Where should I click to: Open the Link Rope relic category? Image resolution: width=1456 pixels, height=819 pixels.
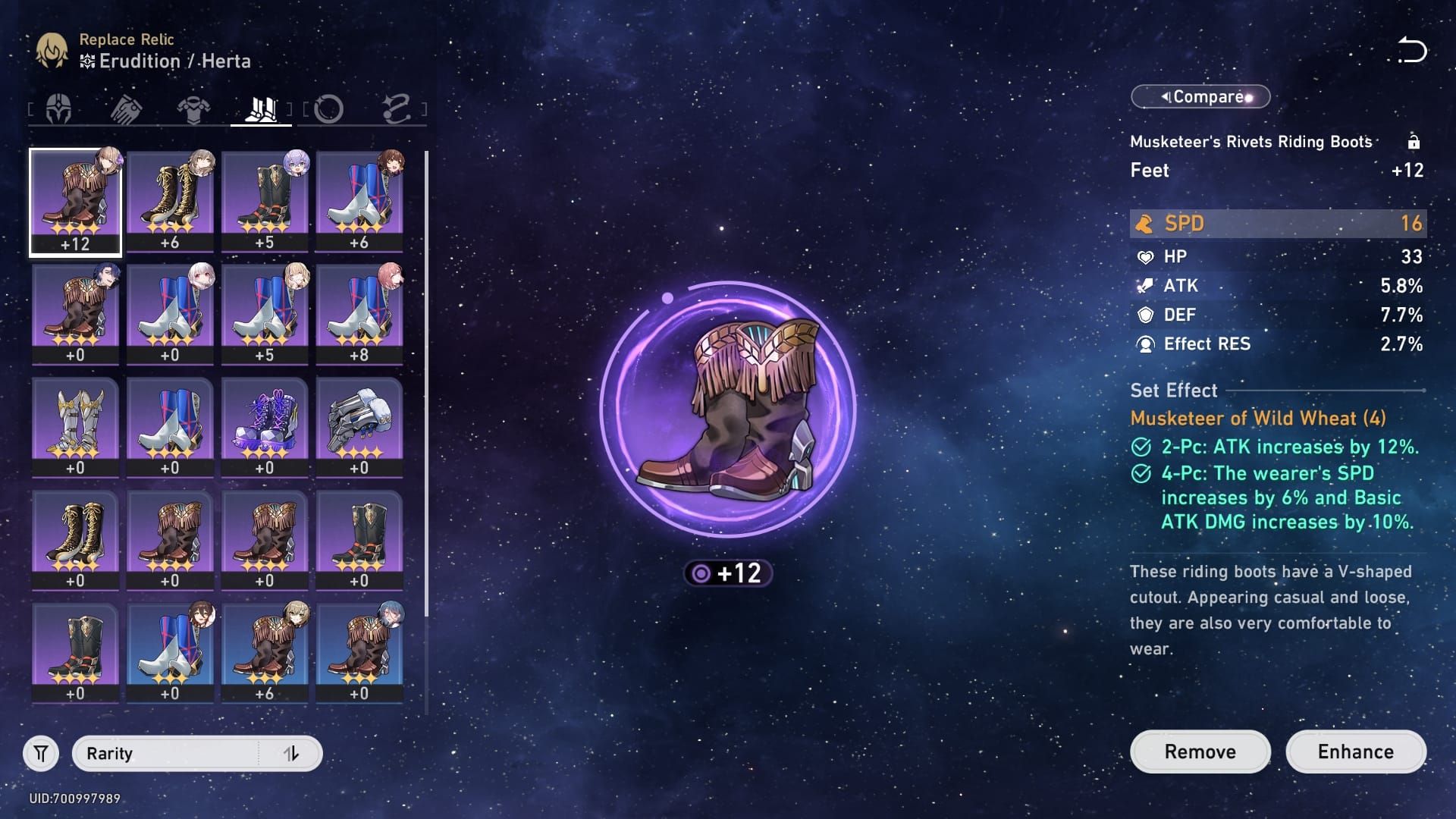coord(397,108)
